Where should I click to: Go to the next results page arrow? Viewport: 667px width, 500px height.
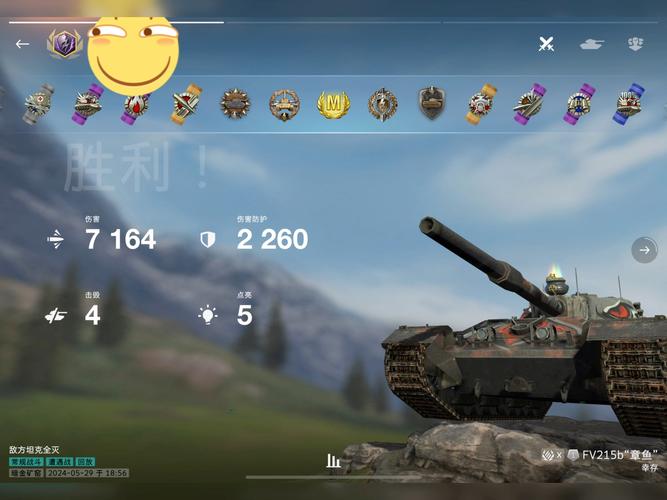click(x=645, y=250)
